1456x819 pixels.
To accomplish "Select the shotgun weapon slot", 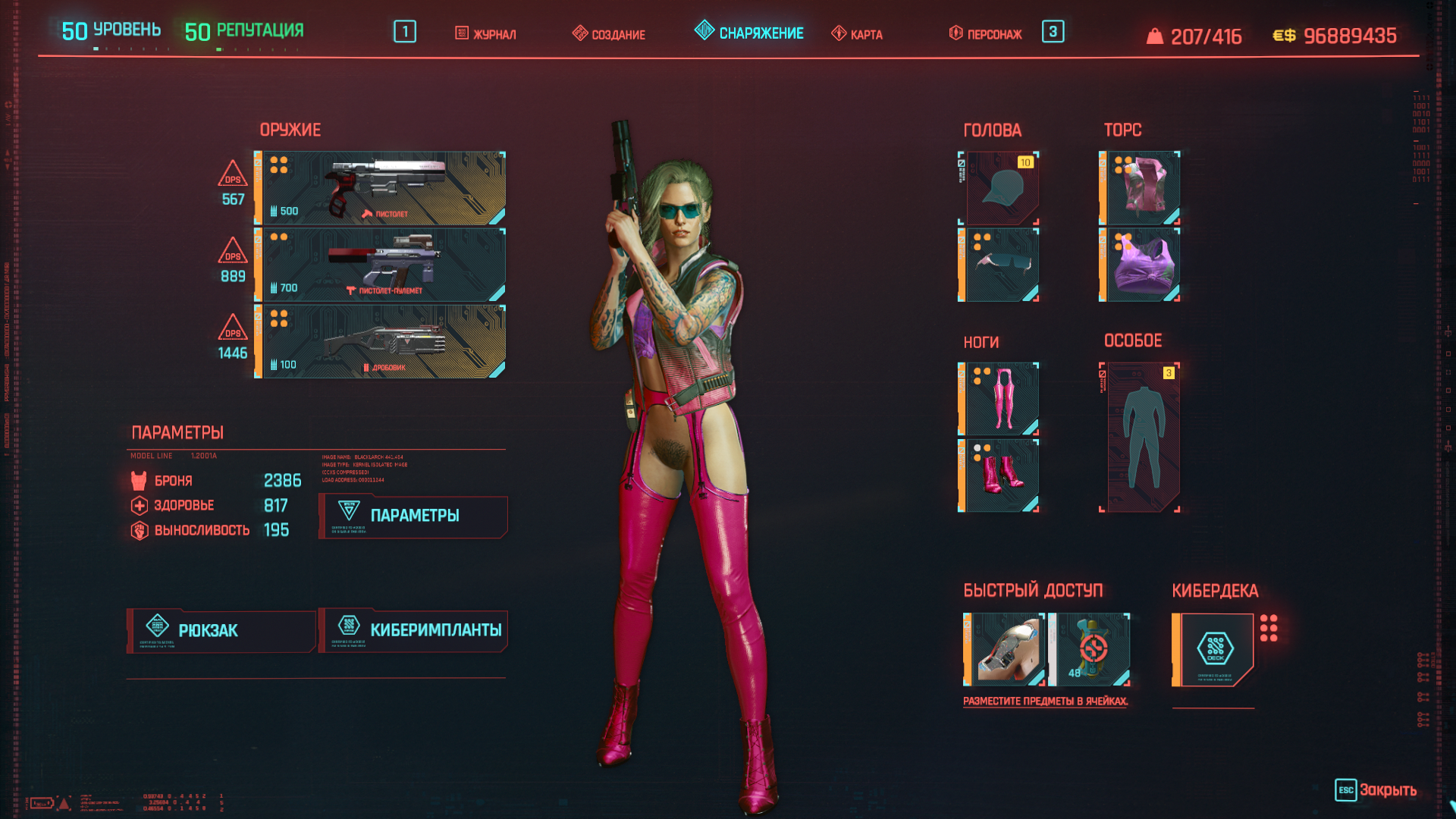I will [x=381, y=341].
